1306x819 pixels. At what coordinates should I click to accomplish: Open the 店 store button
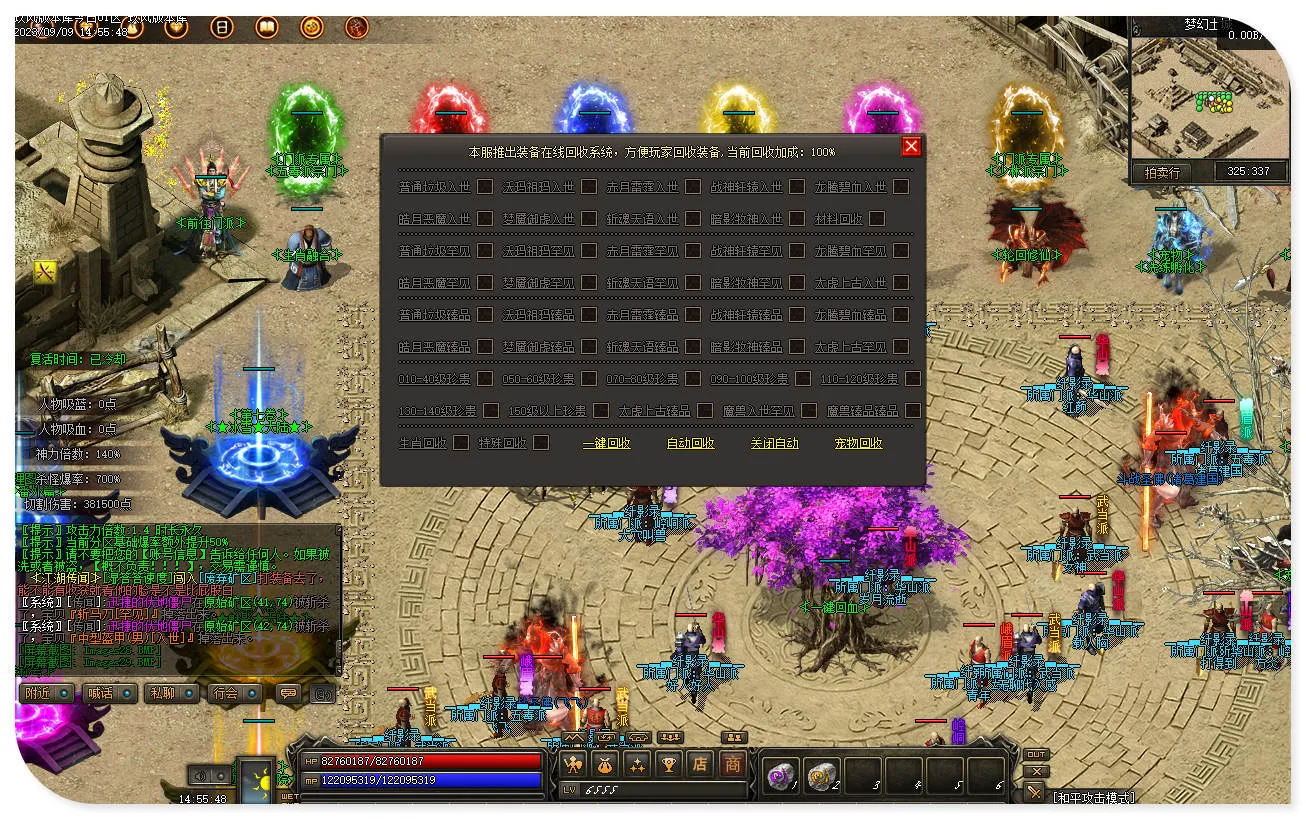(x=700, y=765)
